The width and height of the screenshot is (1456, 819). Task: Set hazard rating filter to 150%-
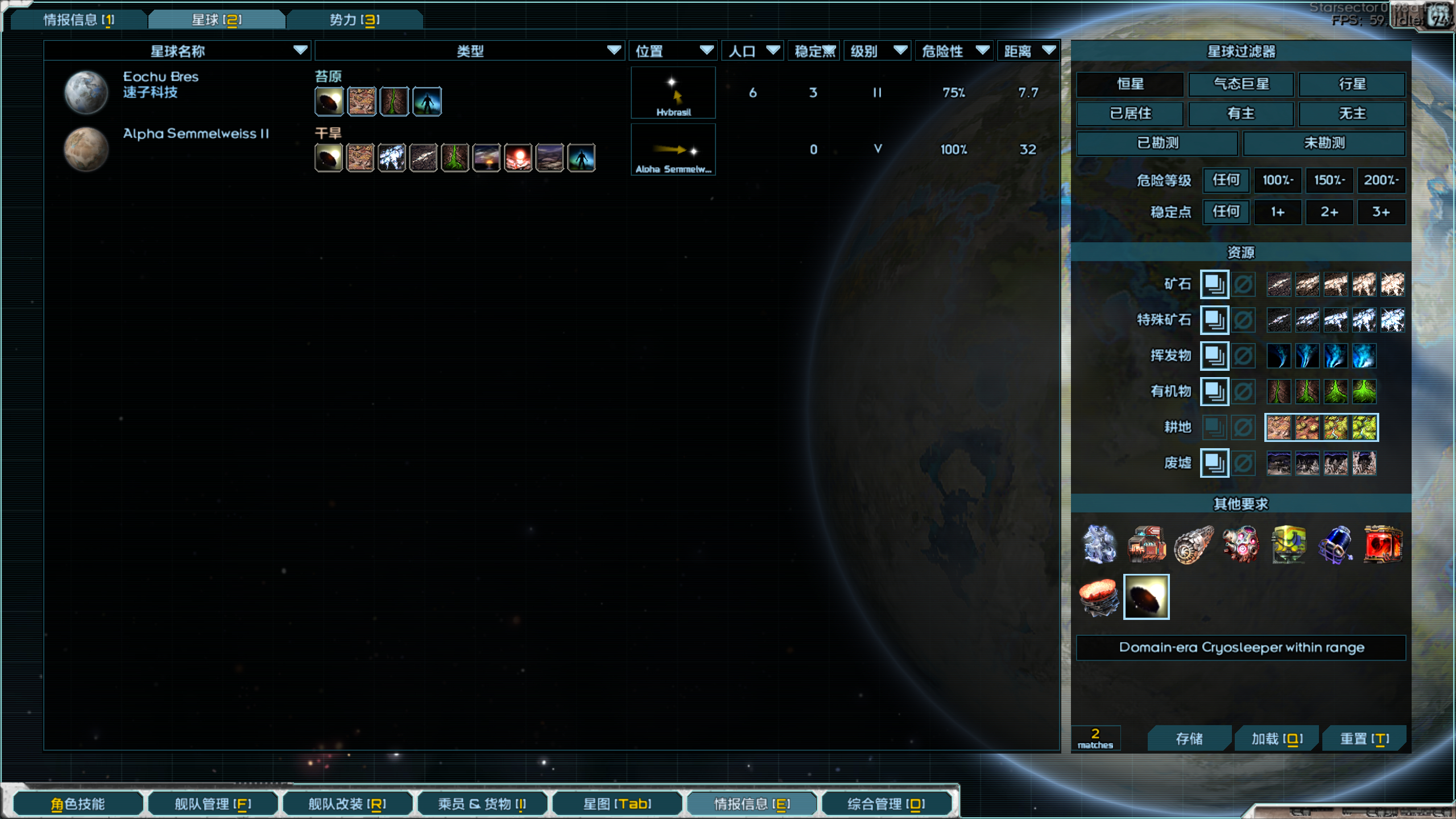1330,180
